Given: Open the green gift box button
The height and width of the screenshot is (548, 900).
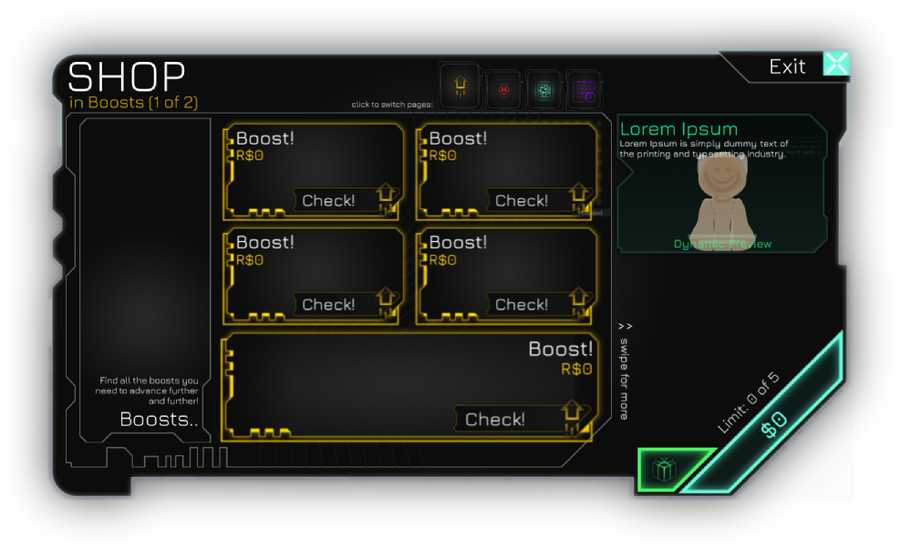Looking at the screenshot, I should click(x=662, y=468).
